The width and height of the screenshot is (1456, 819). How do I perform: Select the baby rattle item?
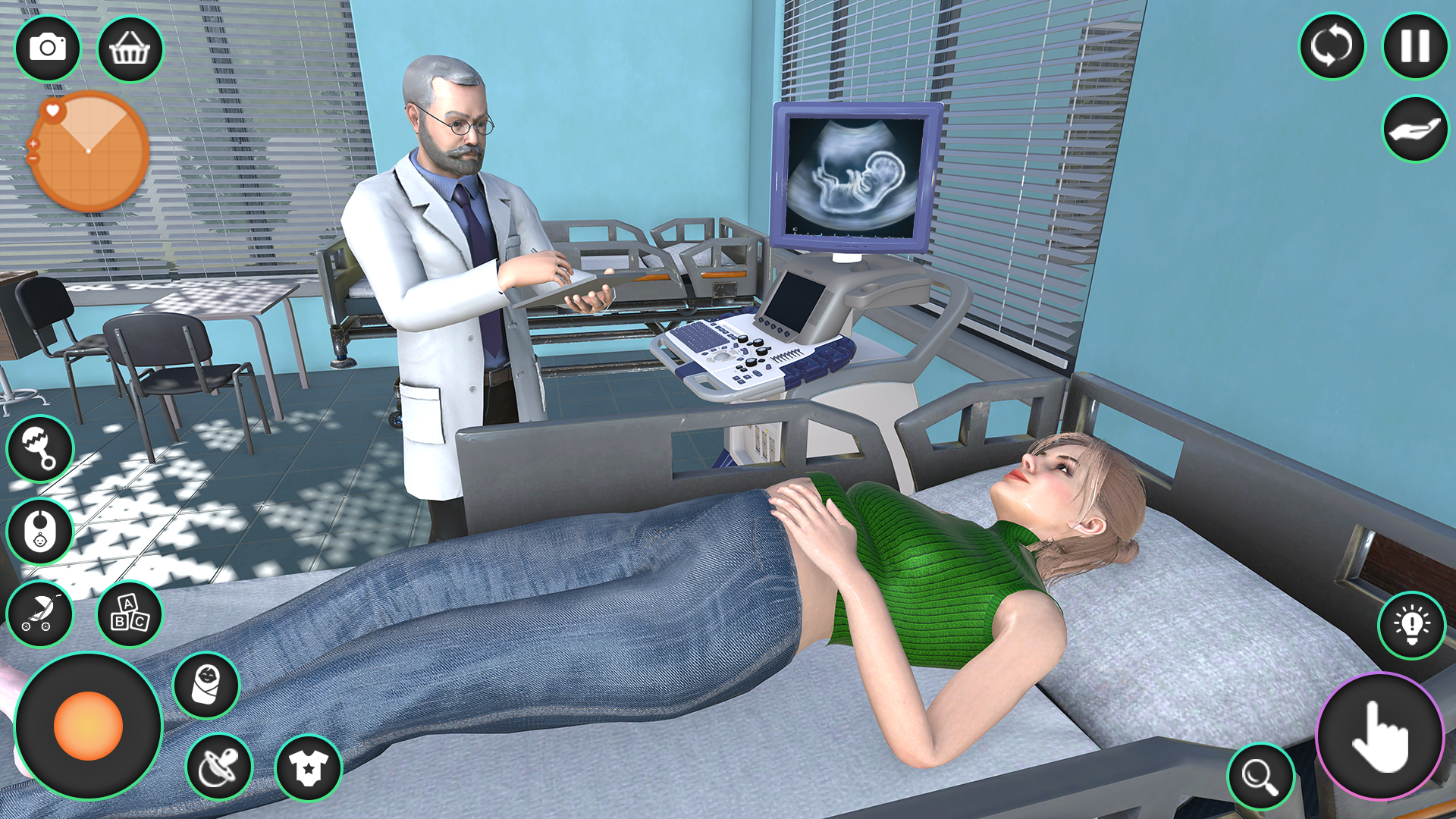[x=41, y=449]
